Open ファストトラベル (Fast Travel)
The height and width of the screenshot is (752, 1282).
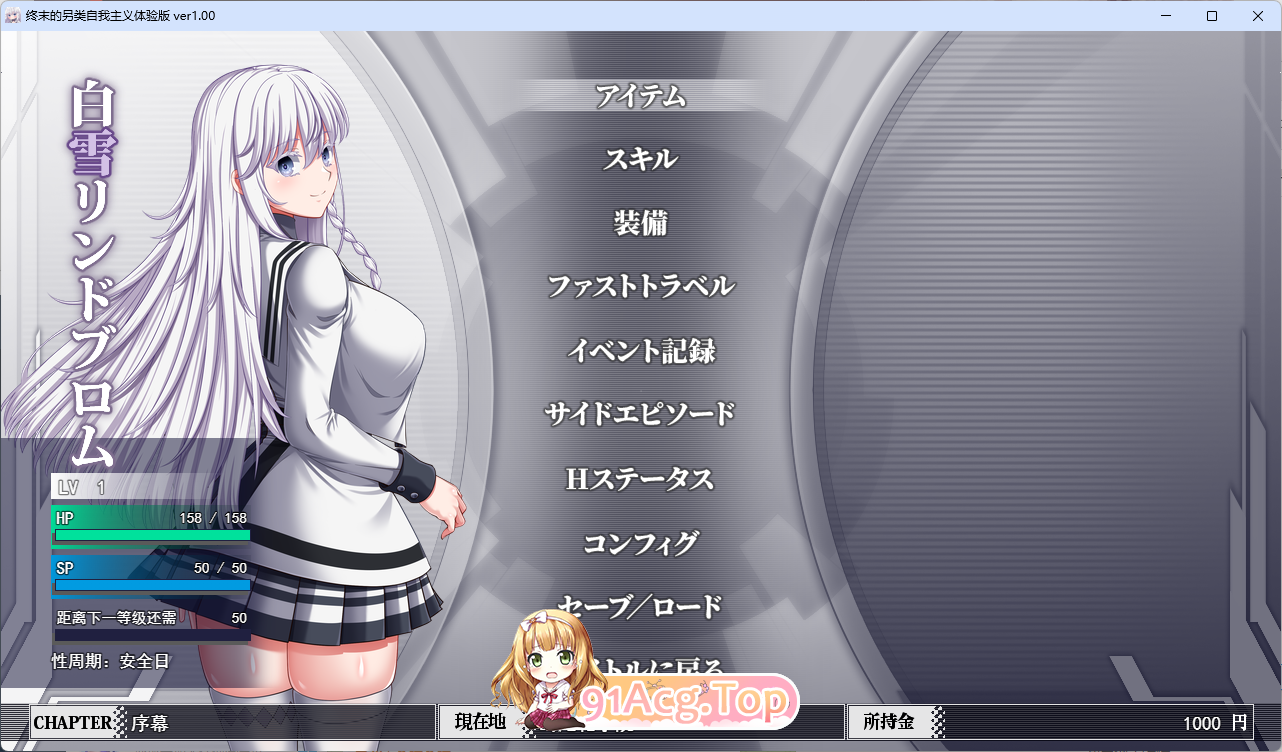pos(640,287)
